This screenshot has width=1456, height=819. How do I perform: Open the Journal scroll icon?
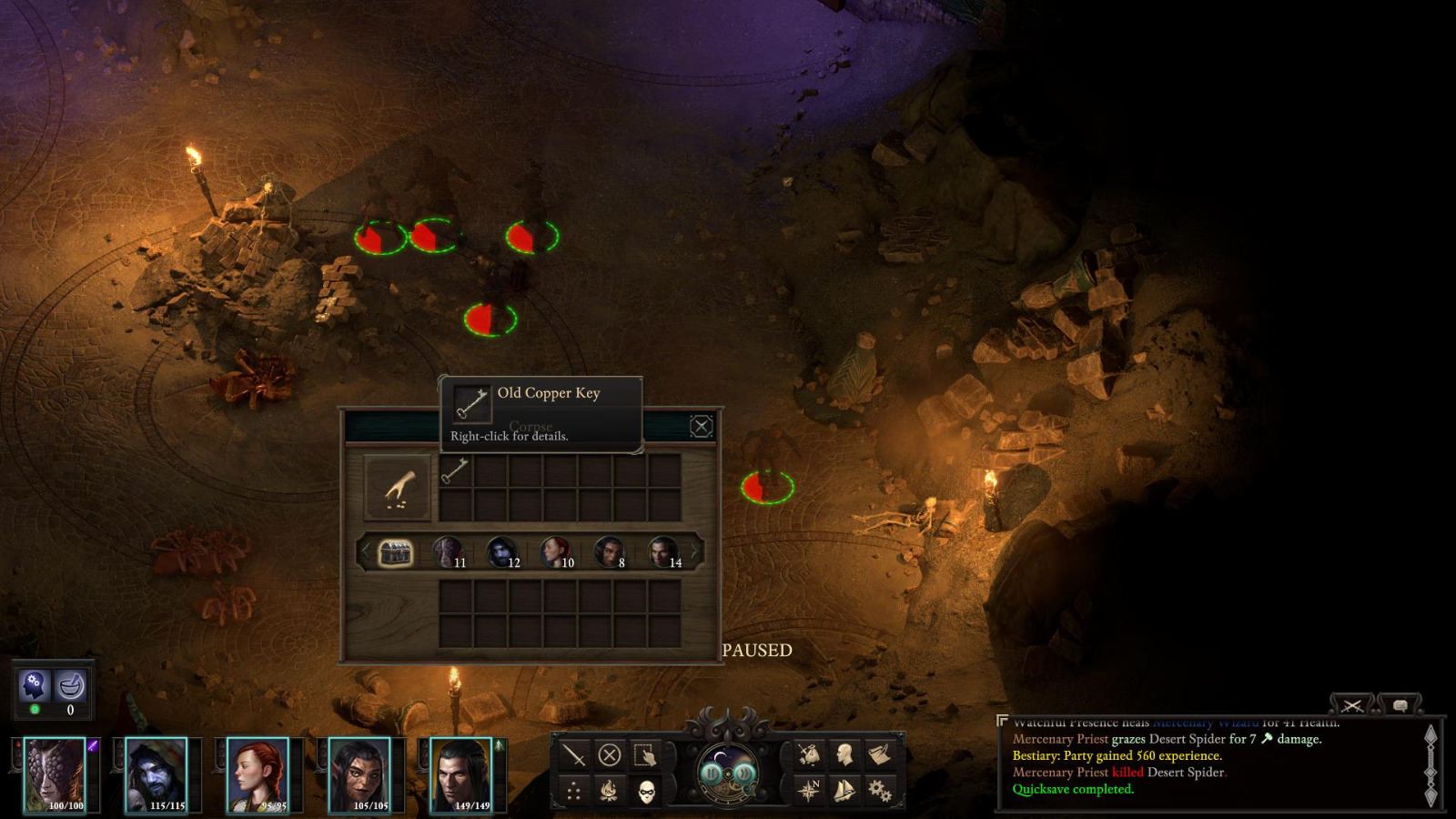tap(879, 753)
